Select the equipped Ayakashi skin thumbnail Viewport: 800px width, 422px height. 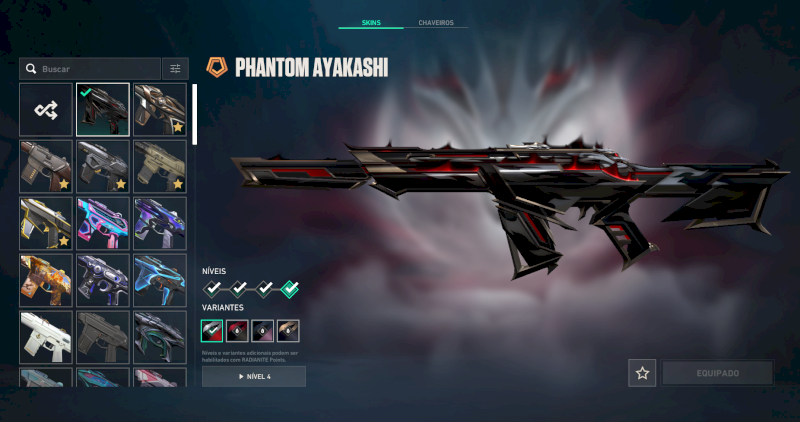tap(103, 110)
